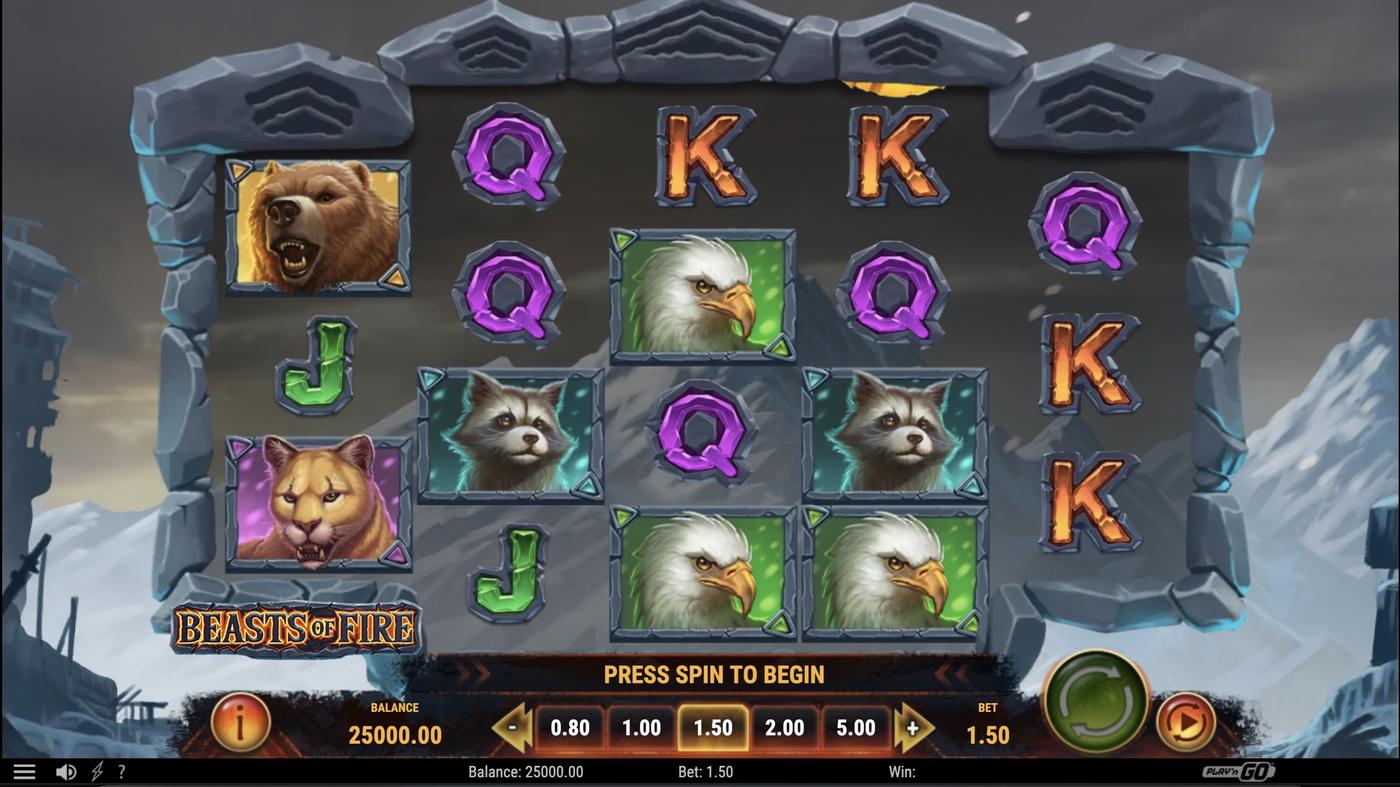Select the 0.80 bet amount
1400x787 pixels.
570,727
